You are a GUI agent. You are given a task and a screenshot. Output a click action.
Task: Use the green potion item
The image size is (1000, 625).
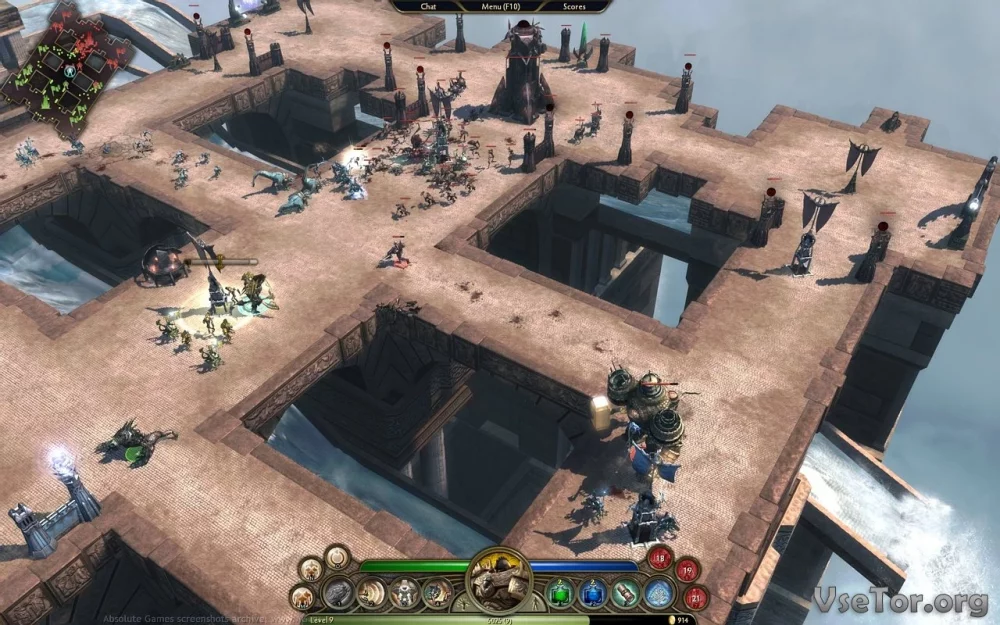pyautogui.click(x=562, y=593)
